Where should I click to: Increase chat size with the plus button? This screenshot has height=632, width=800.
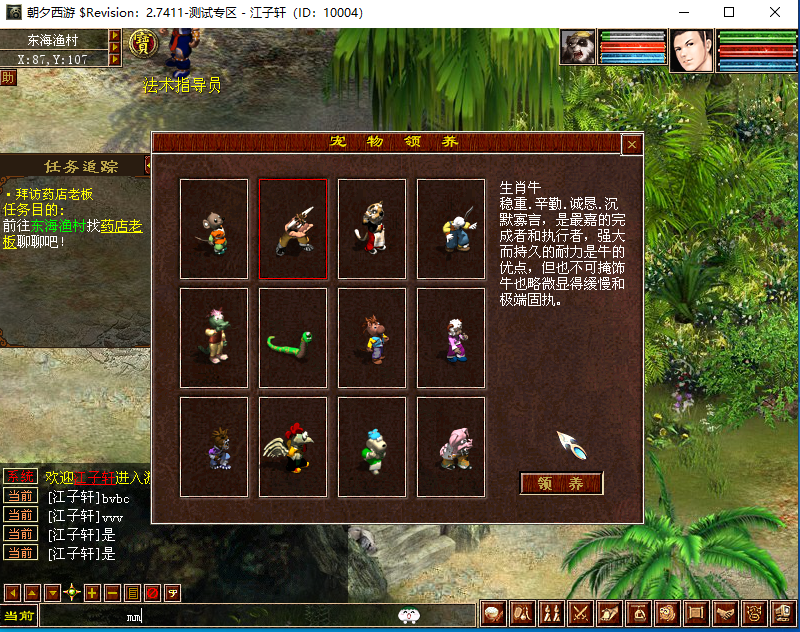pos(92,593)
